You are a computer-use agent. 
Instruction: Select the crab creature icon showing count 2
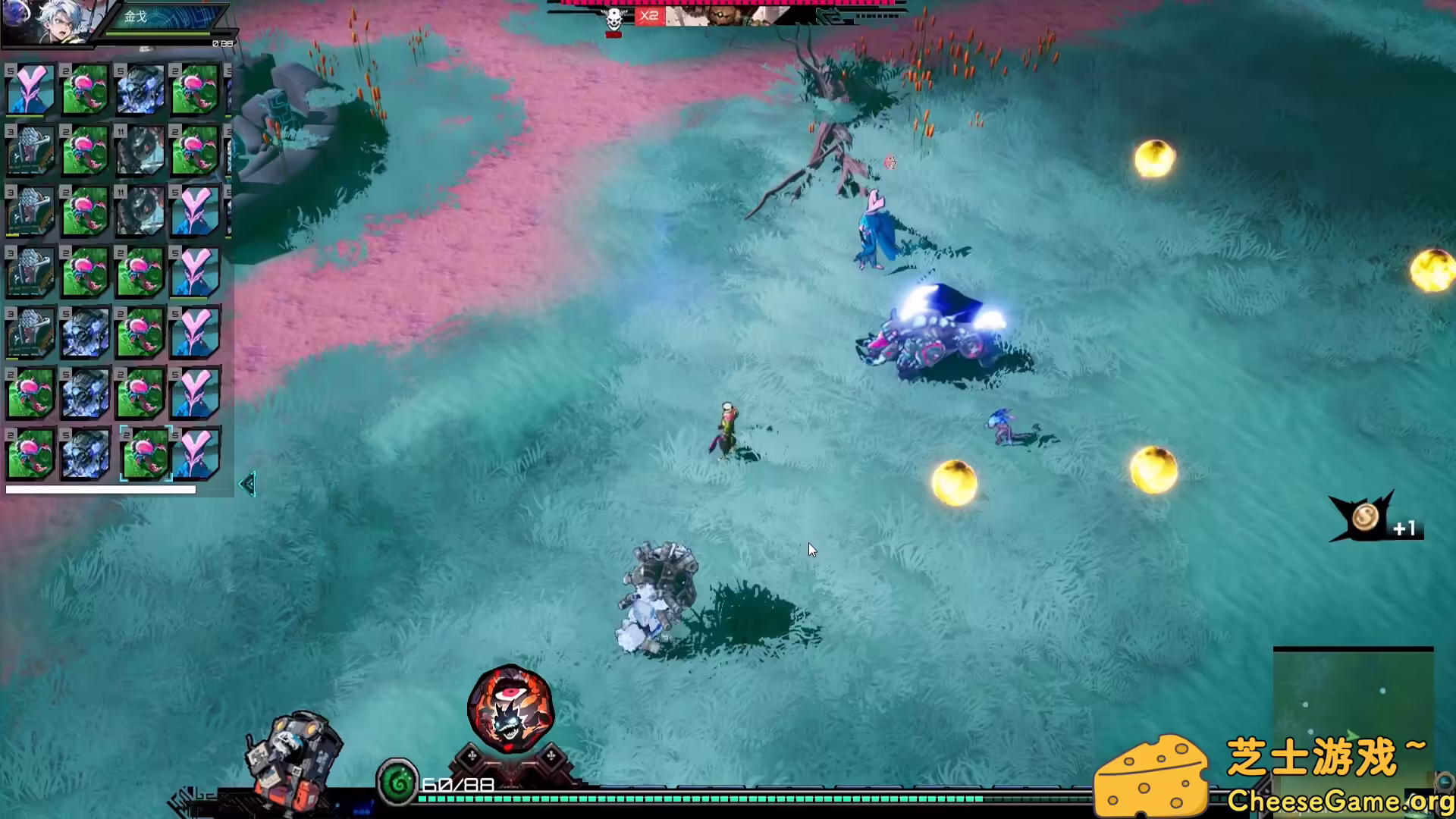(85, 89)
